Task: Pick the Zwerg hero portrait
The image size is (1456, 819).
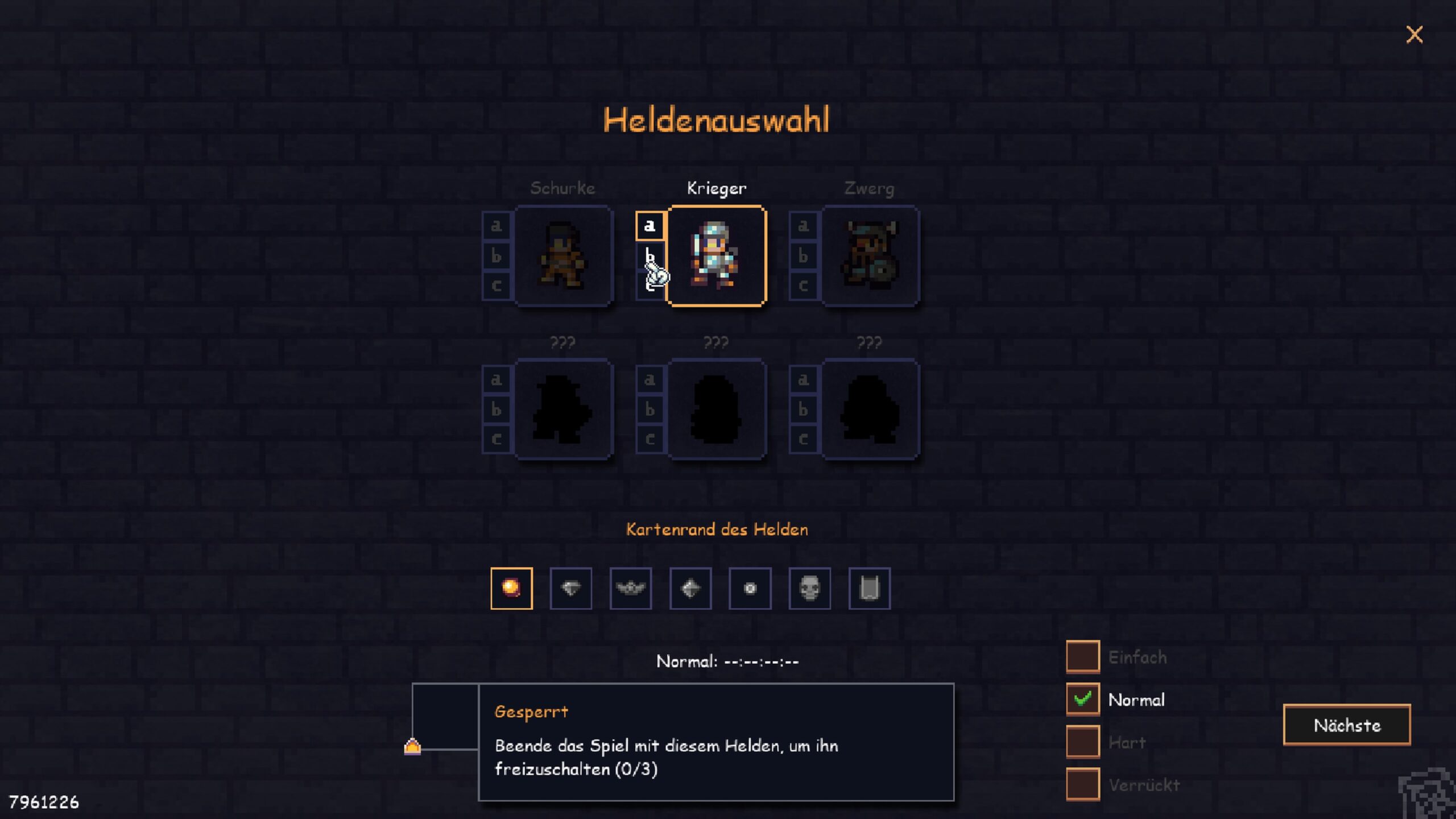Action: coord(870,256)
